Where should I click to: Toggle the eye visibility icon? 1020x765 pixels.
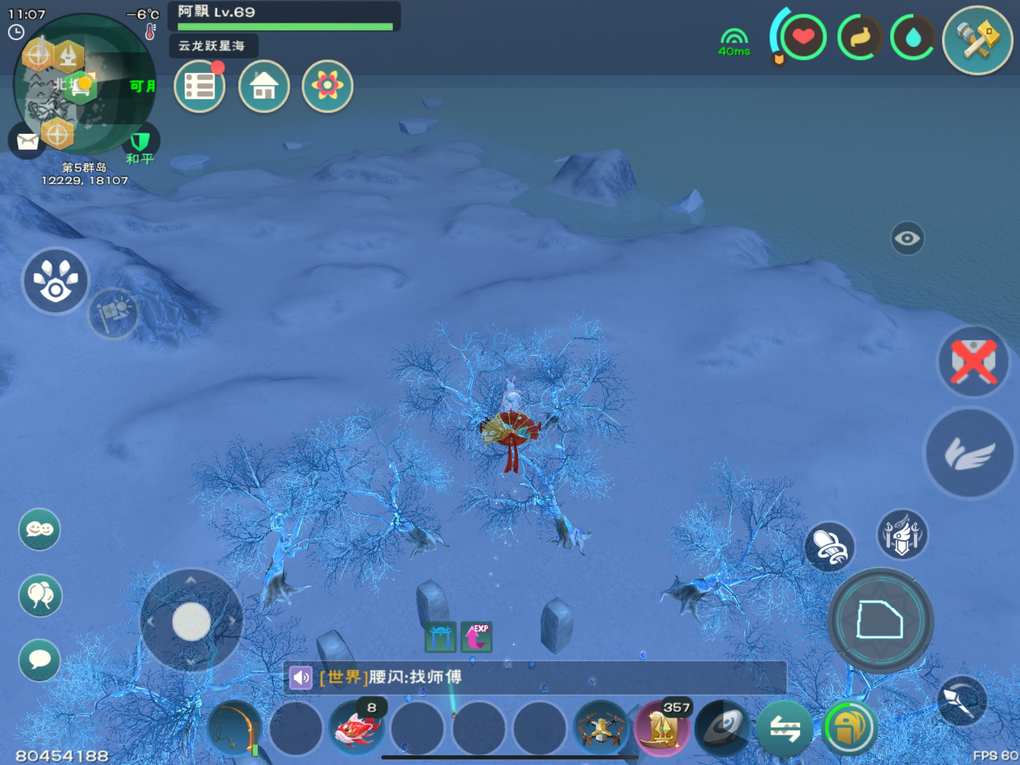(907, 238)
